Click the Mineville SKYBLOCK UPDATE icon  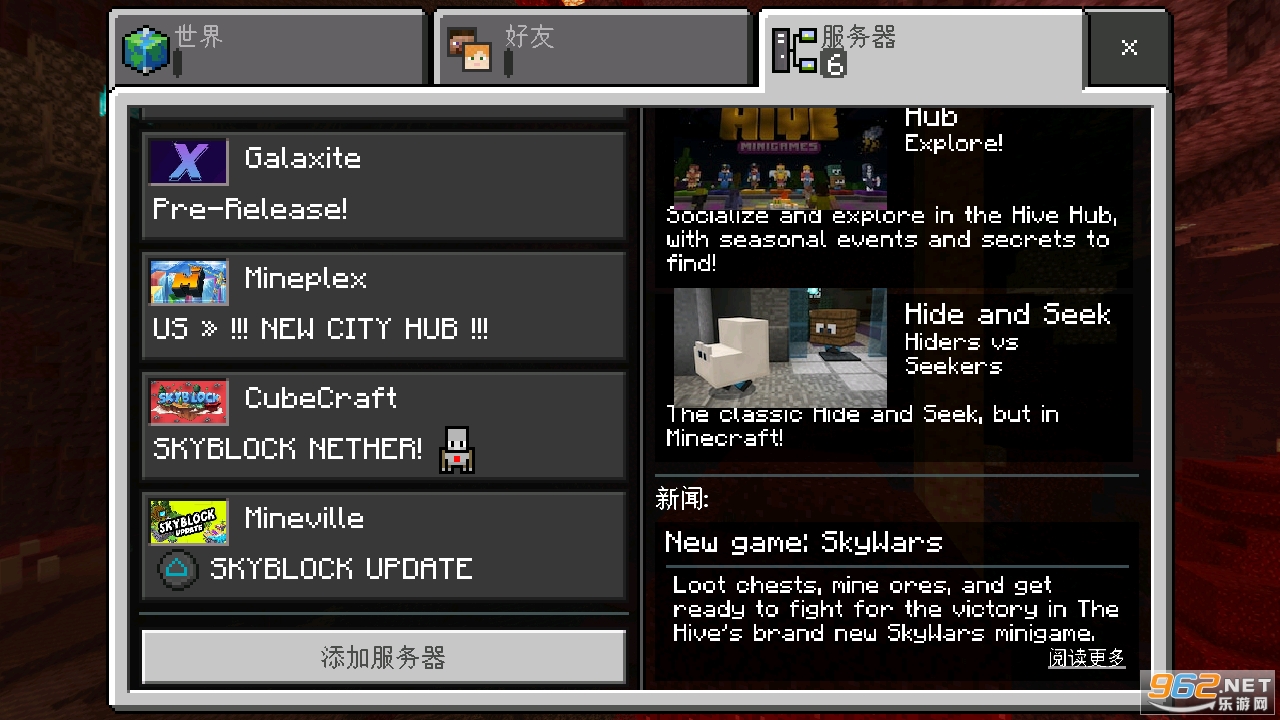[189, 521]
